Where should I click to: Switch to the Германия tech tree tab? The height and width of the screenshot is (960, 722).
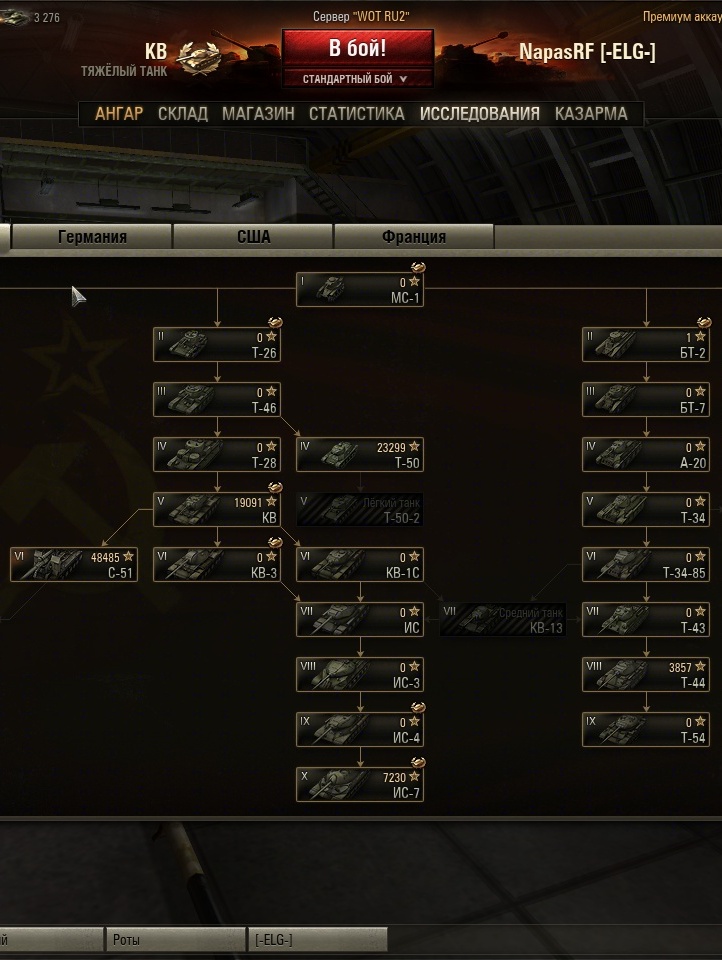pyautogui.click(x=92, y=237)
